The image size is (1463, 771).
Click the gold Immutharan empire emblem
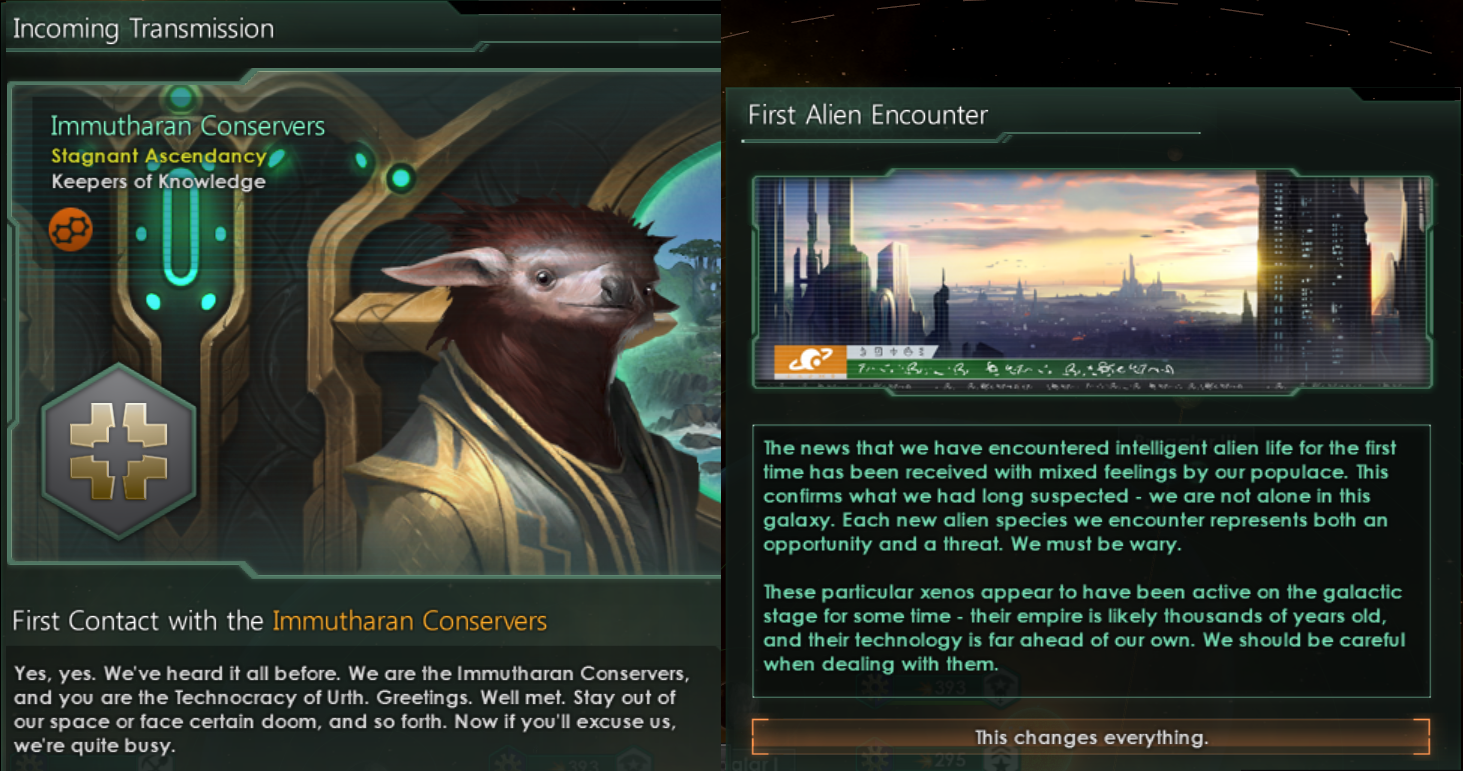(x=119, y=459)
